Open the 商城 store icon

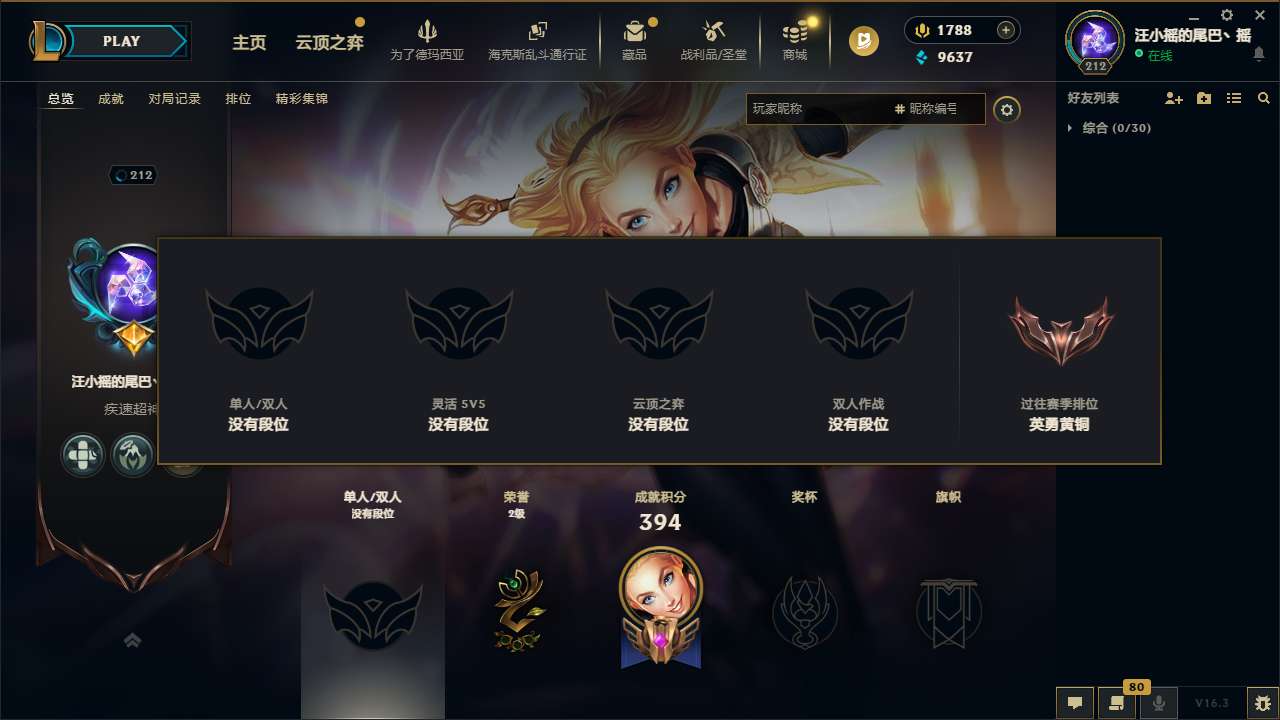coord(795,40)
